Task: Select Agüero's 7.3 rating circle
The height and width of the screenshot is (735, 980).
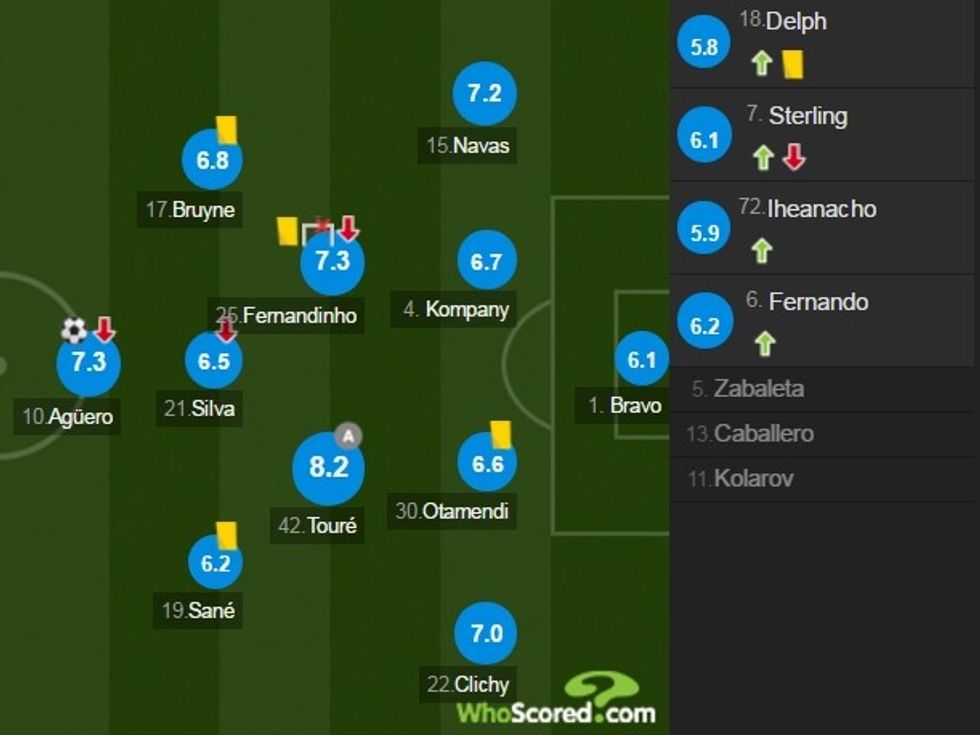Action: 88,362
